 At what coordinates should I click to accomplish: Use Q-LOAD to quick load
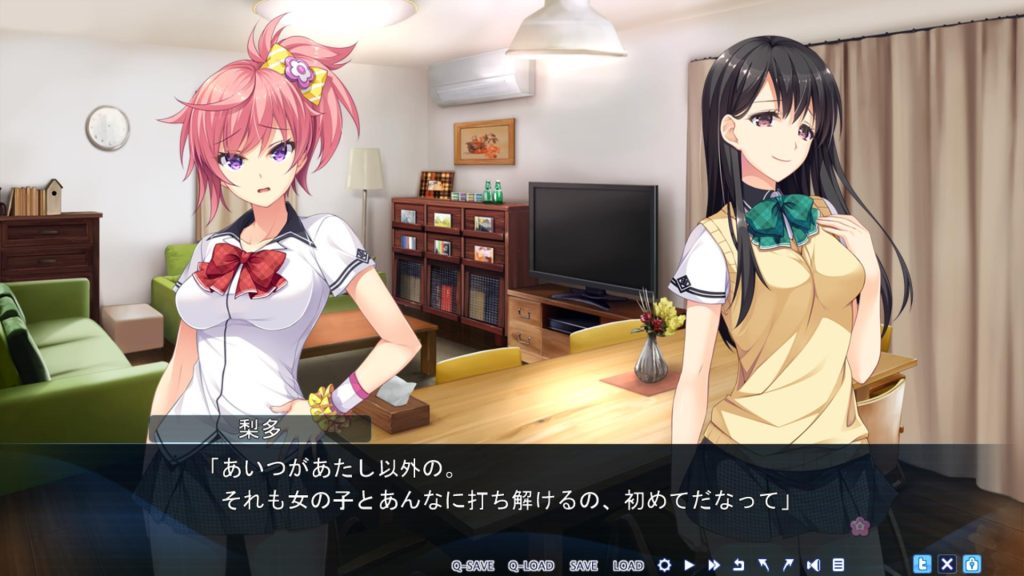530,565
